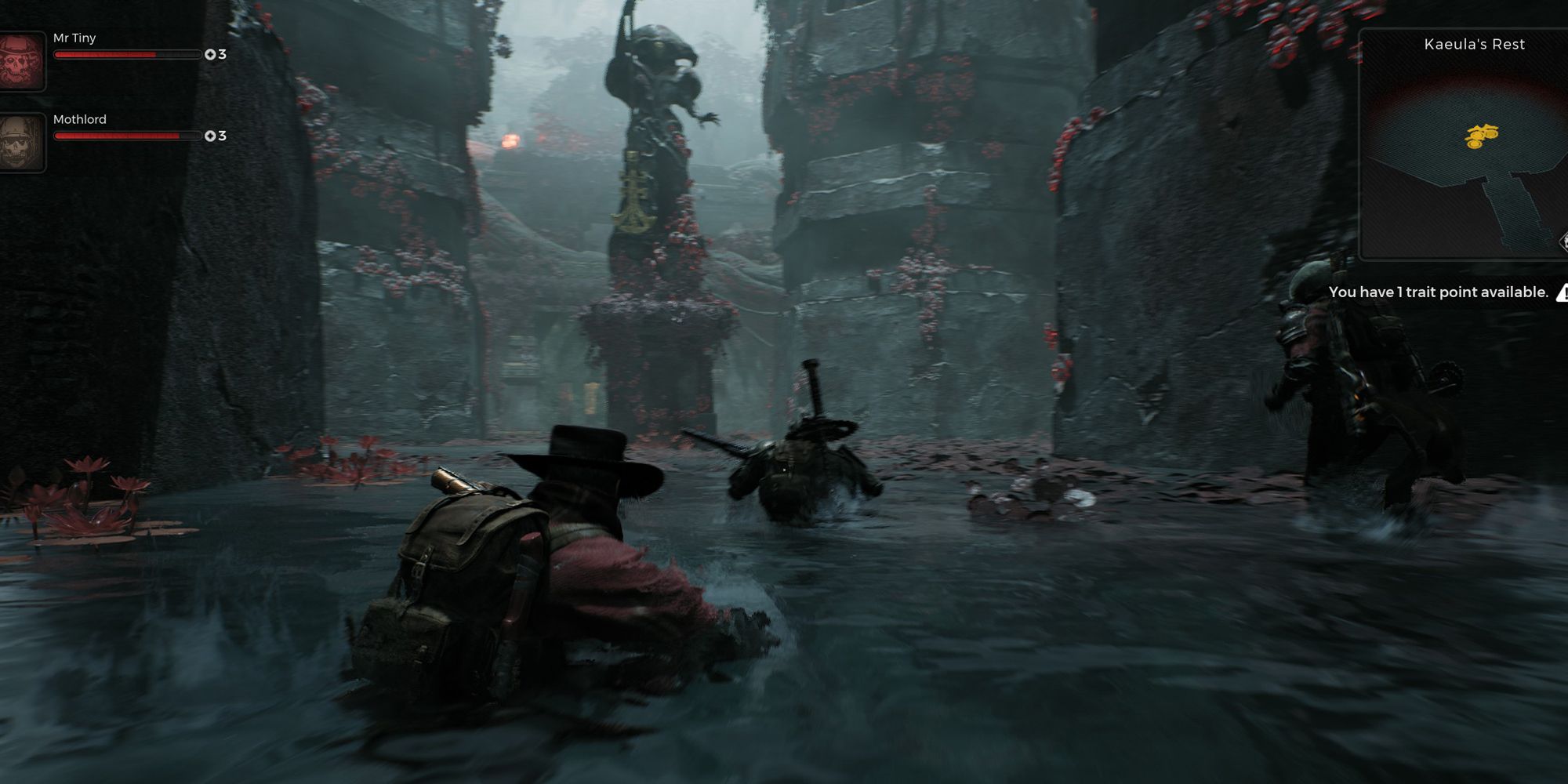Click Mothlord's relic charge counter icon
The height and width of the screenshot is (784, 1568).
210,136
